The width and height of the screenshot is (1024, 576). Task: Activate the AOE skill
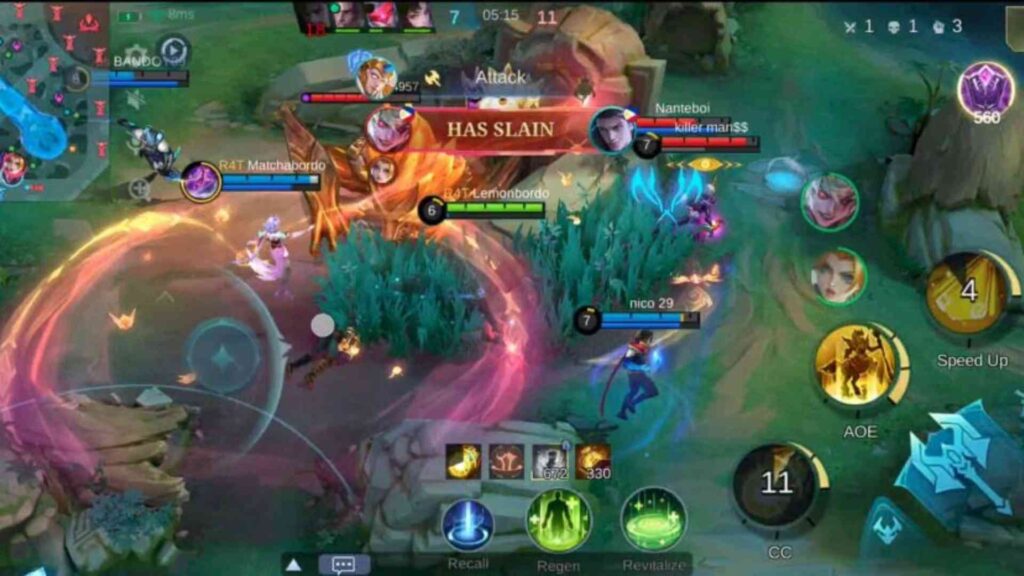pyautogui.click(x=858, y=367)
